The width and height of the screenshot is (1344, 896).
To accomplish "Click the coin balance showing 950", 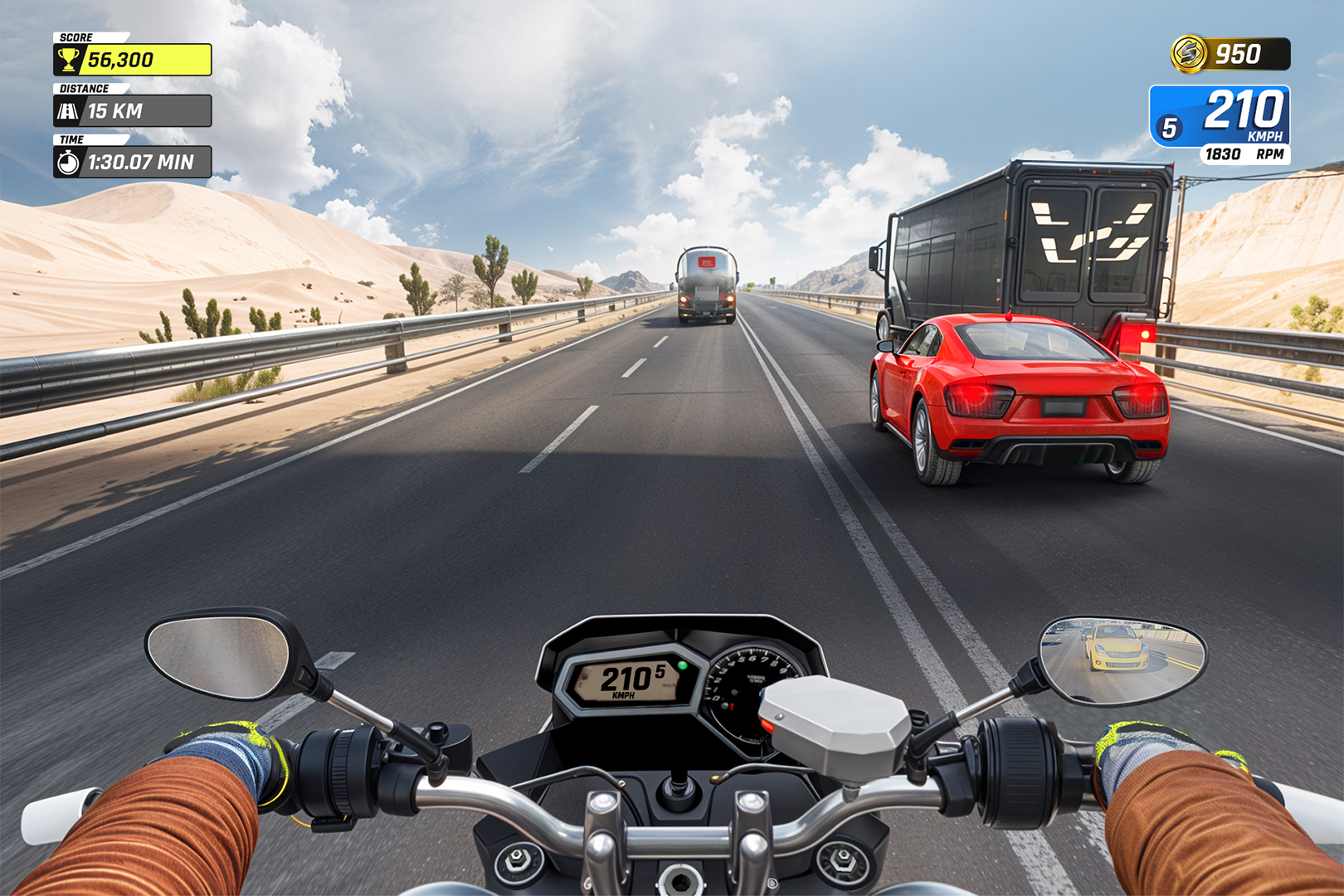I will (x=1239, y=55).
